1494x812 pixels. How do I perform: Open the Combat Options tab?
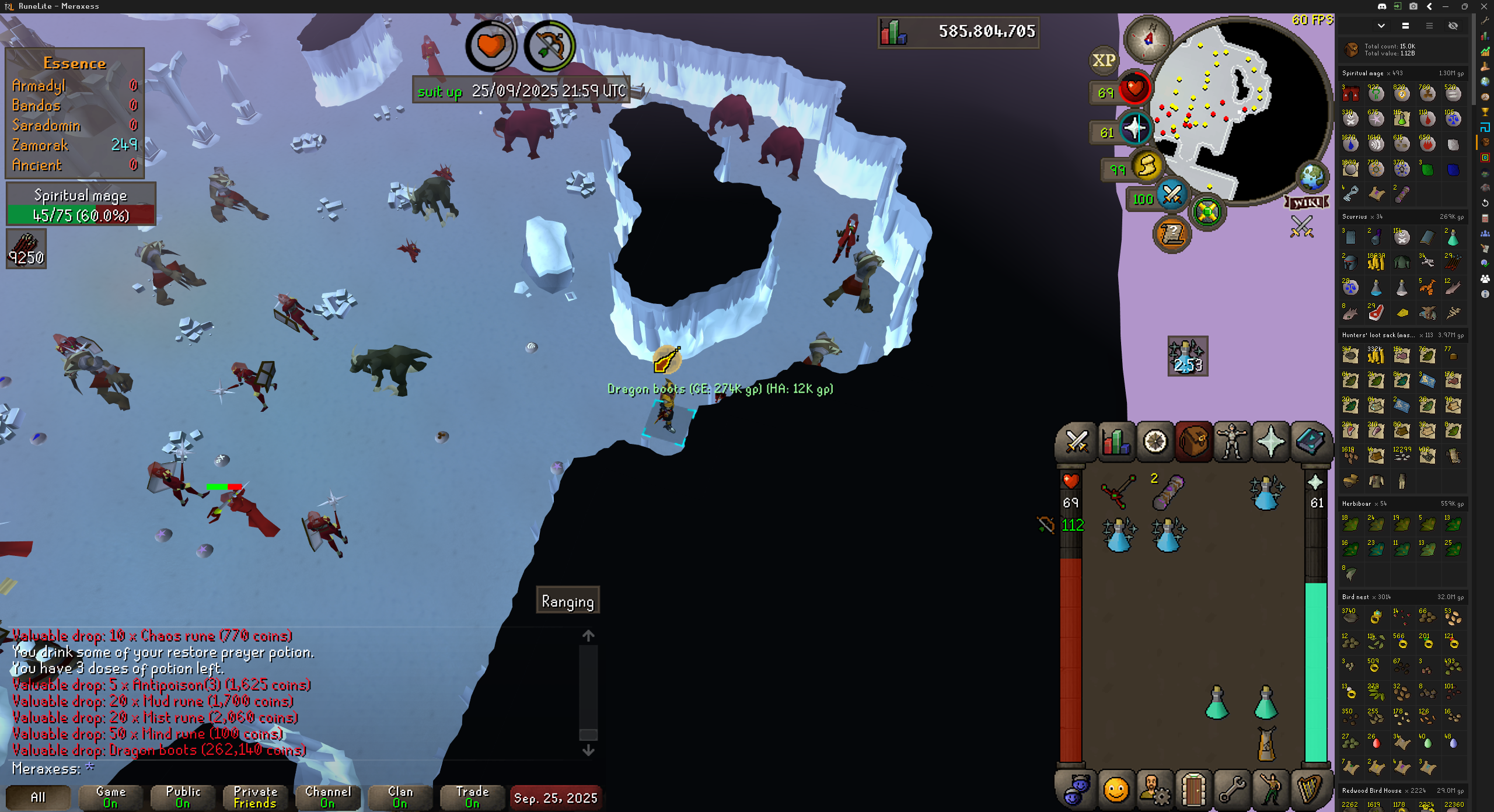pos(1077,442)
